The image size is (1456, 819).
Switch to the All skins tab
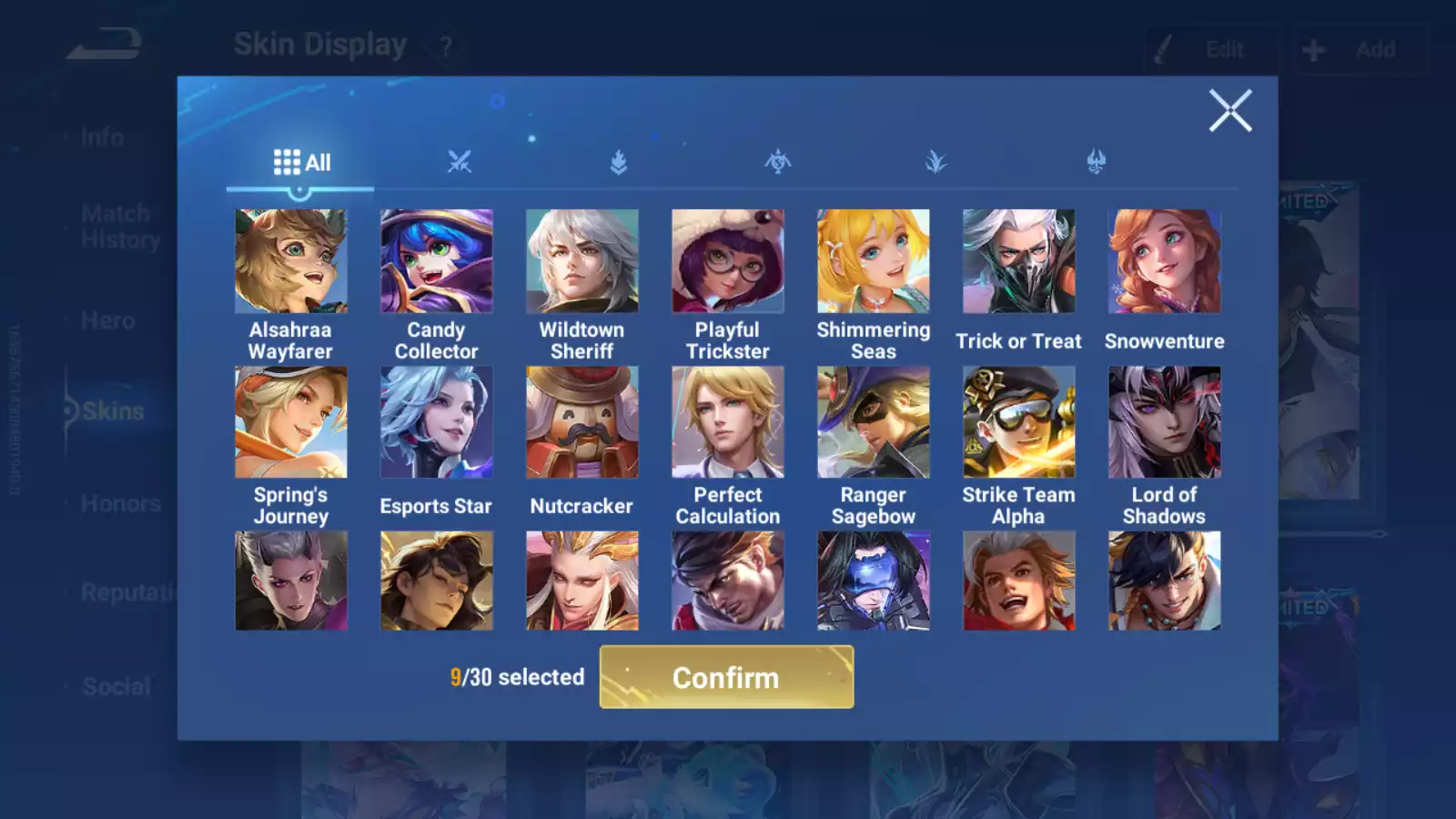[x=301, y=163]
